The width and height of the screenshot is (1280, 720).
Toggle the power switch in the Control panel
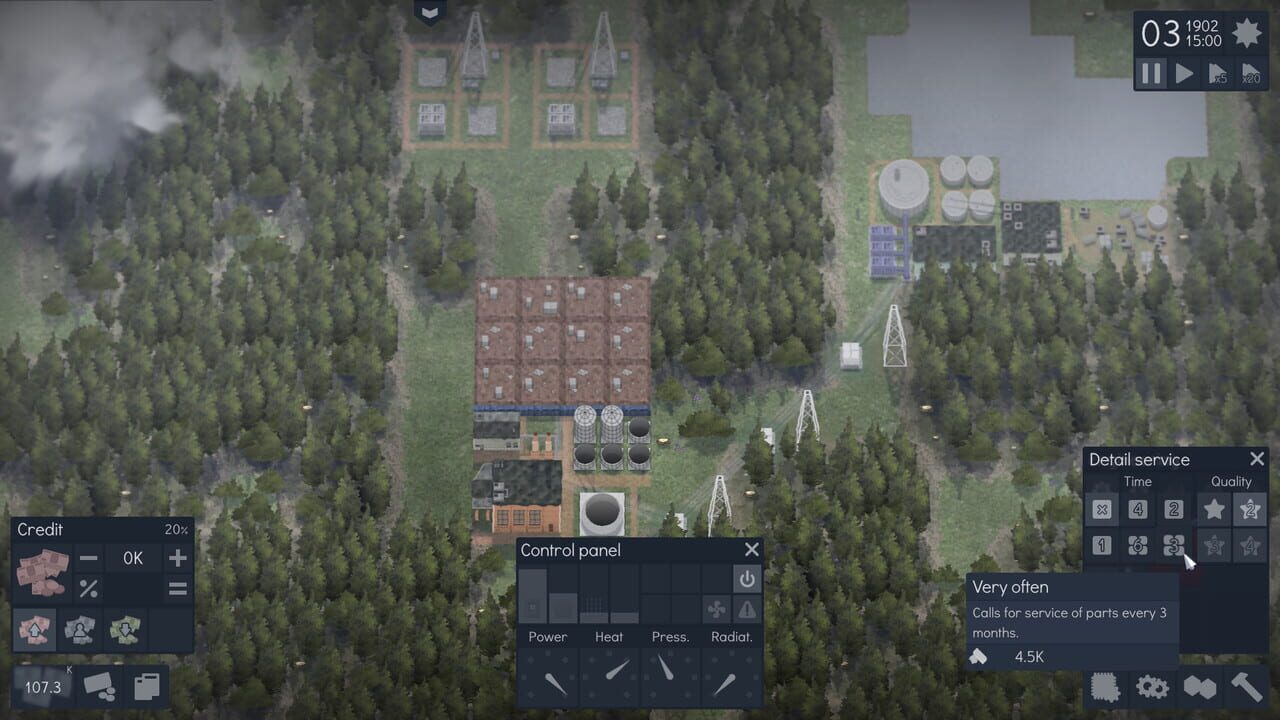(x=747, y=579)
